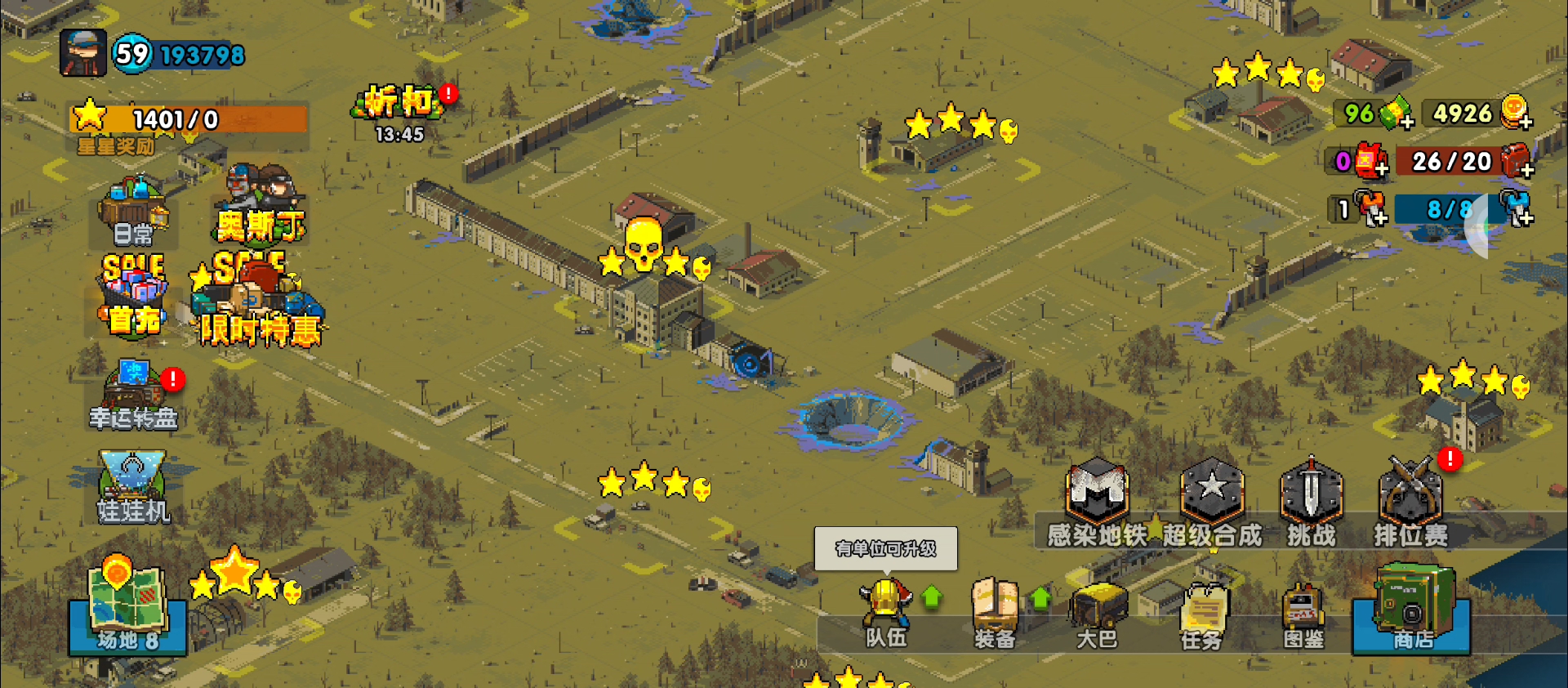Open the 超级合成 super synthesis

(x=1213, y=504)
